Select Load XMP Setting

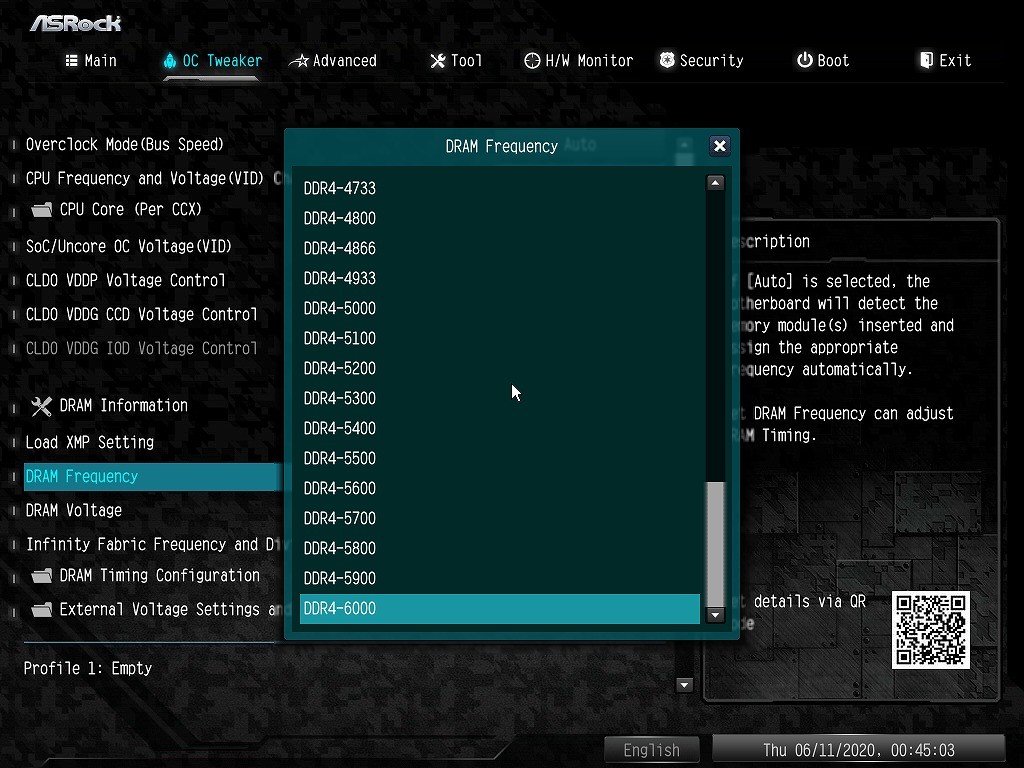tap(90, 442)
